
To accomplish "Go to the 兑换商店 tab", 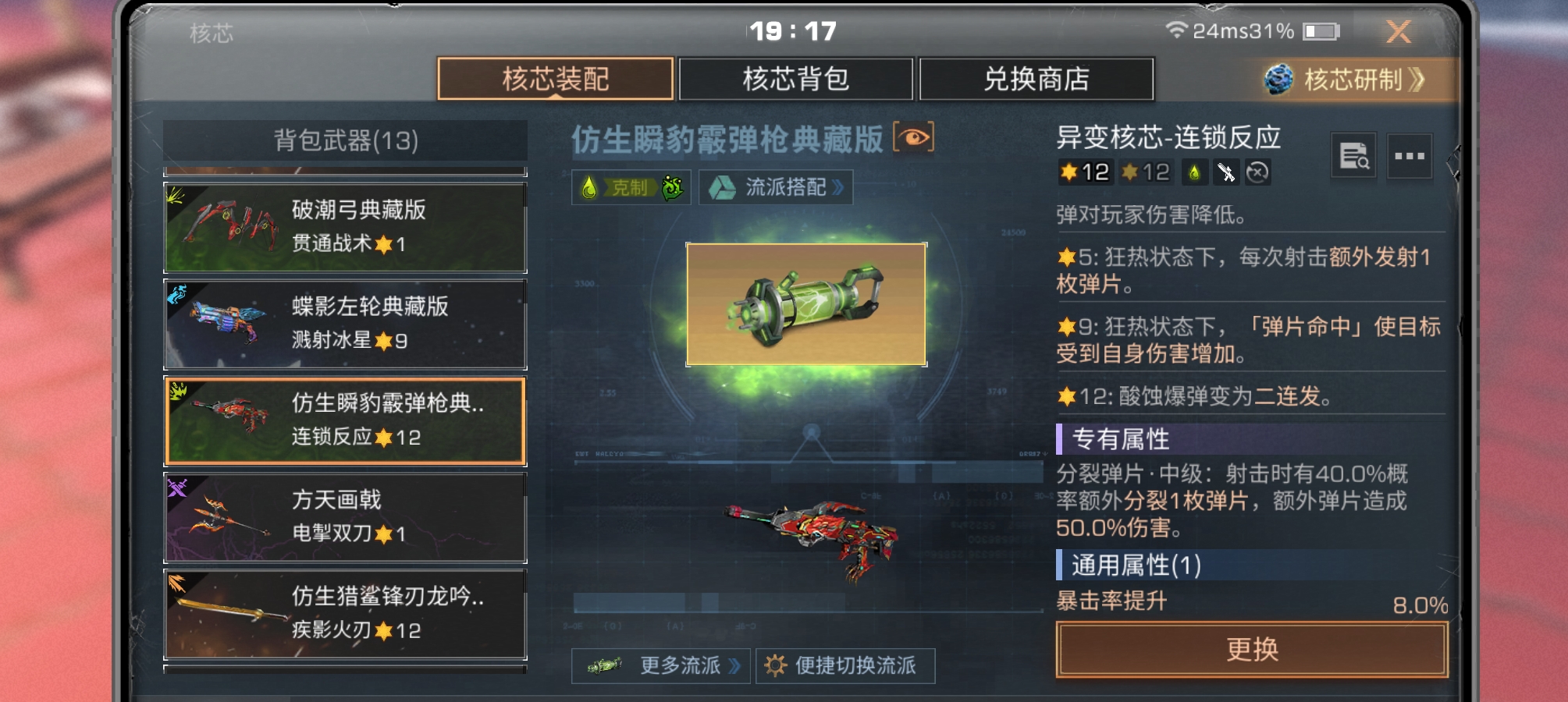I will (x=1036, y=79).
